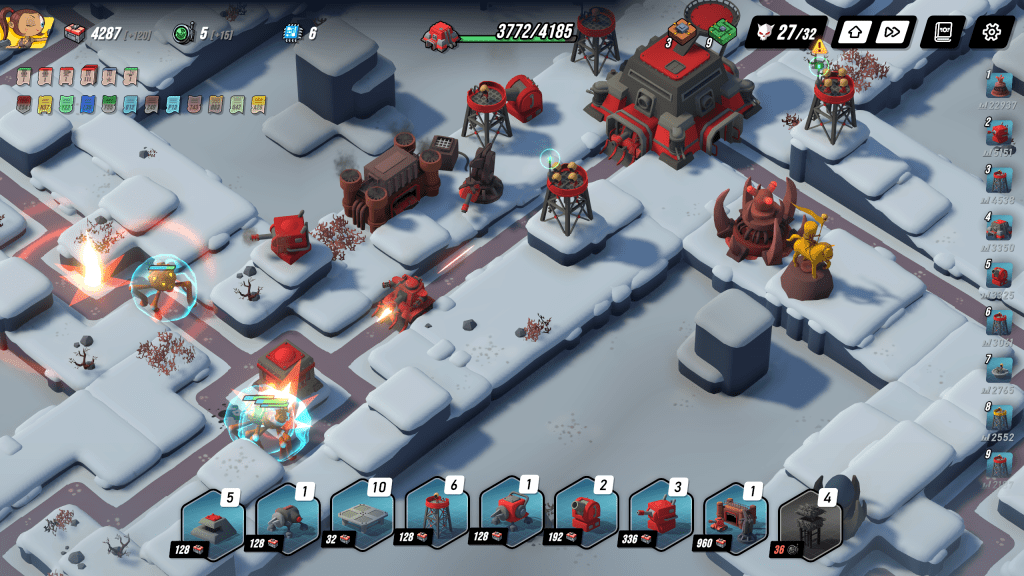Select the bunker build card
Image resolution: width=1024 pixels, height=576 pixels.
click(x=214, y=518)
